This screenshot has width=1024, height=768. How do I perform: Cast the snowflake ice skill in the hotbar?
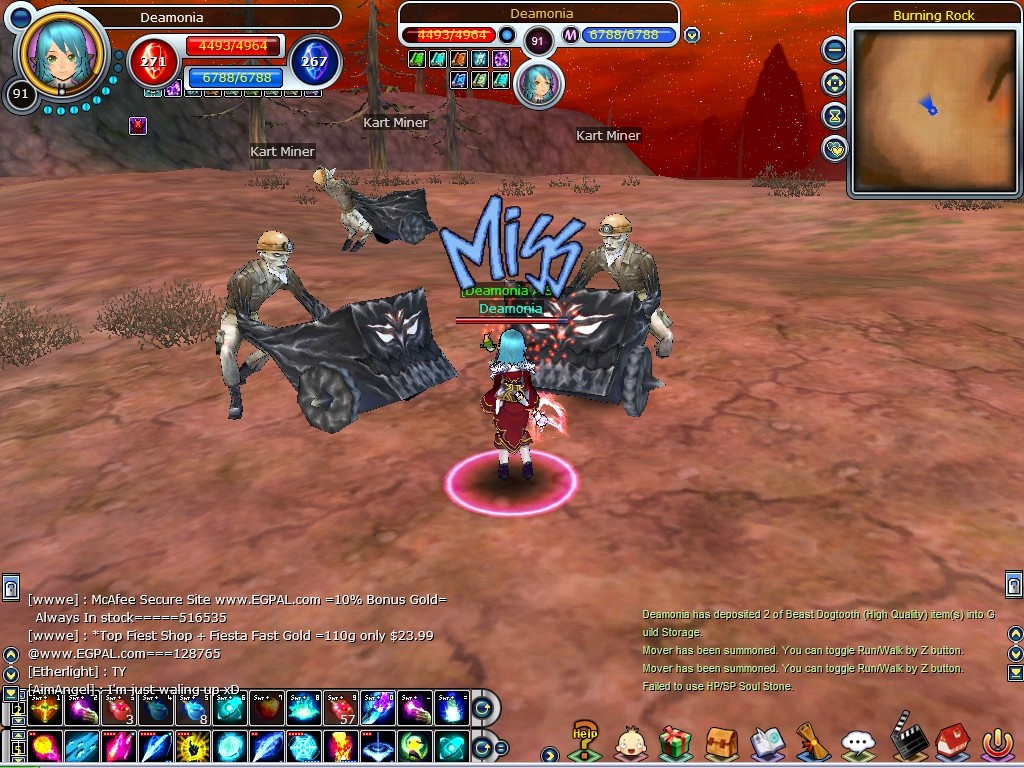tap(303, 746)
